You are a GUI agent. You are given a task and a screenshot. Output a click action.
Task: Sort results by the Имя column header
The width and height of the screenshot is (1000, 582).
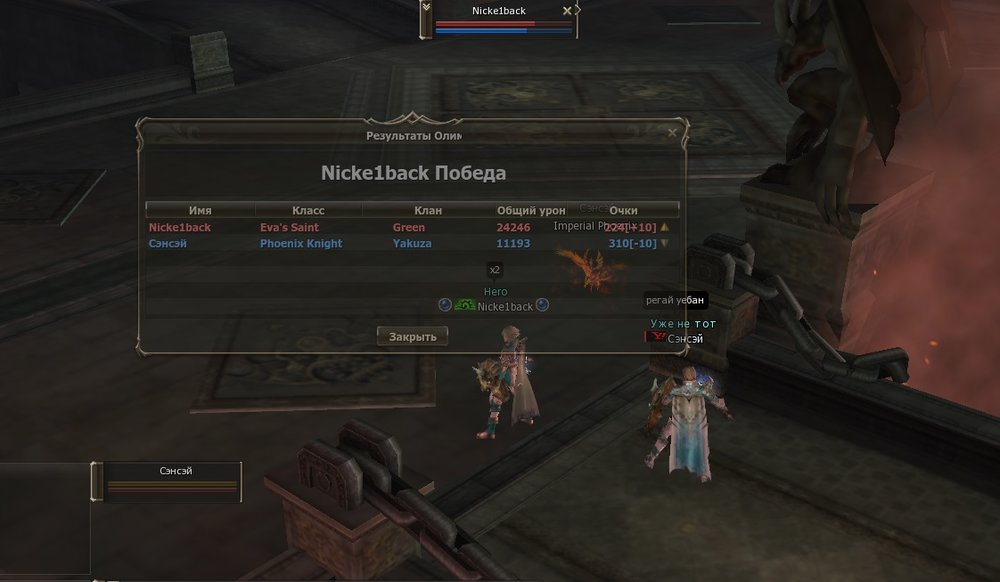tap(200, 211)
